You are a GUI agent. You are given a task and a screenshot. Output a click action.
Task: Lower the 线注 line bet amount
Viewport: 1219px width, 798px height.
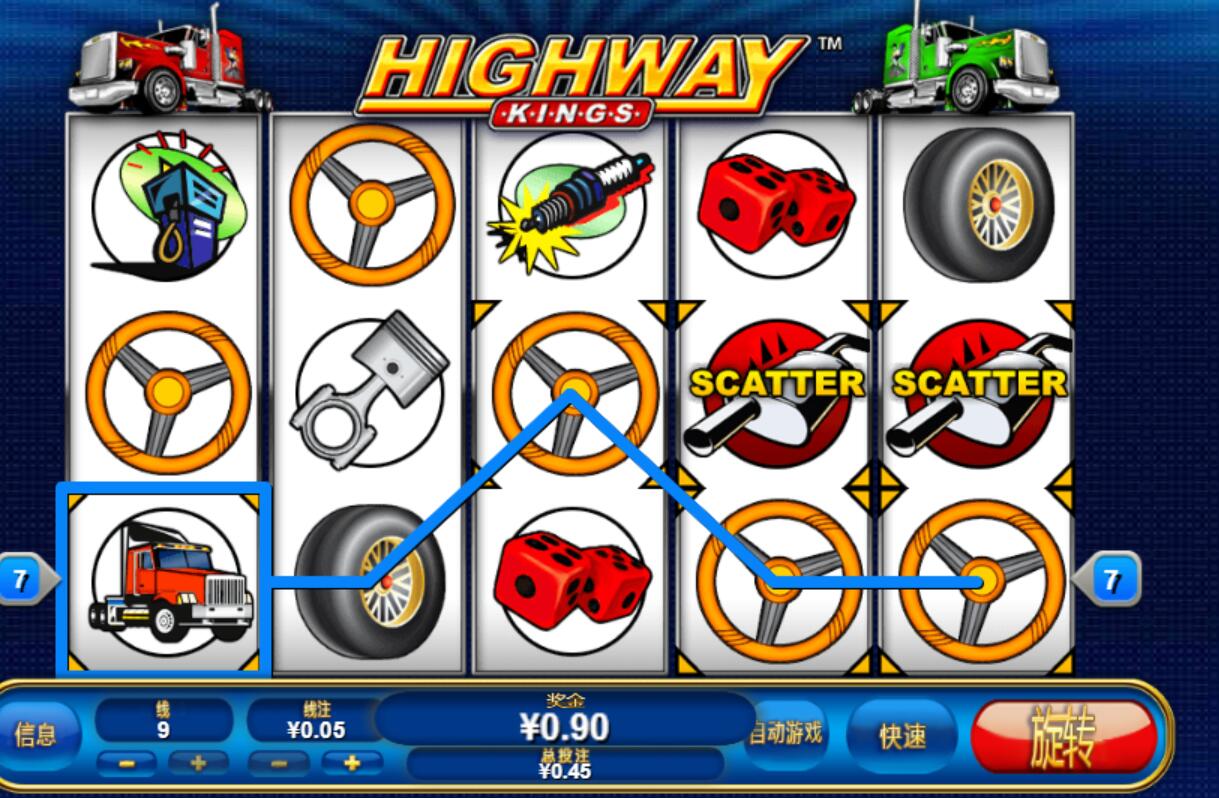(x=279, y=764)
